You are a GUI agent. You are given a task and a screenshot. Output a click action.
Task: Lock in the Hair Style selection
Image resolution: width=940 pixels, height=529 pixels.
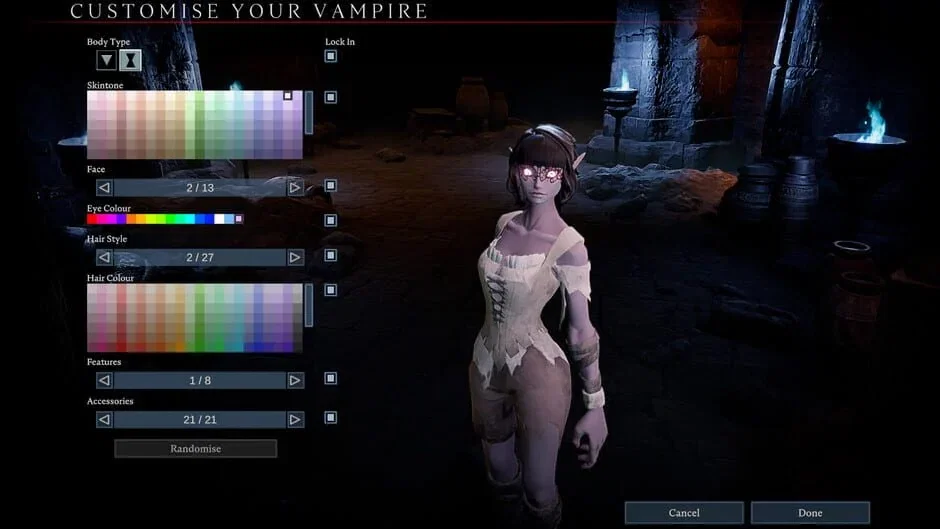(x=331, y=255)
